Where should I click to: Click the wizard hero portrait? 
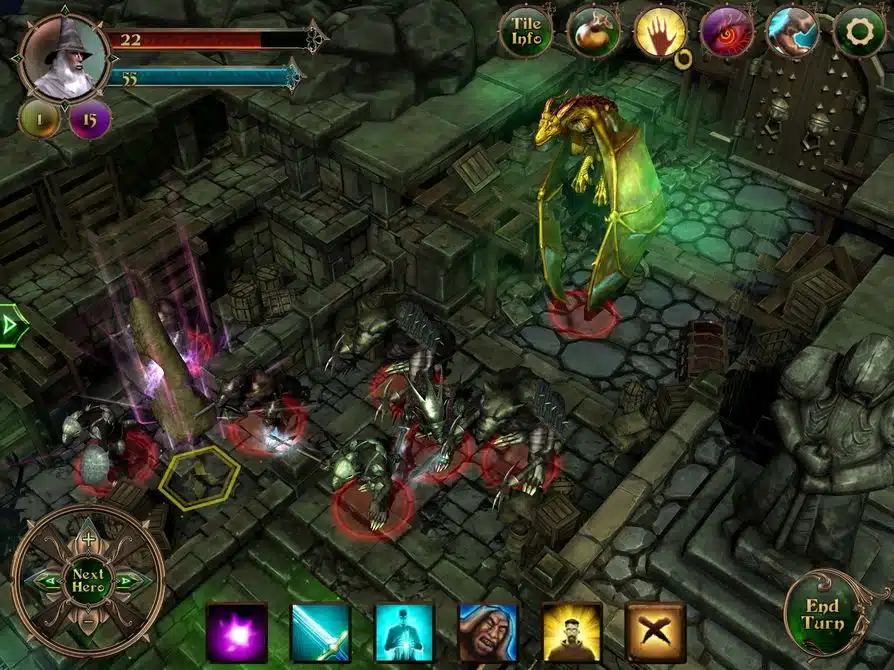pos(65,55)
